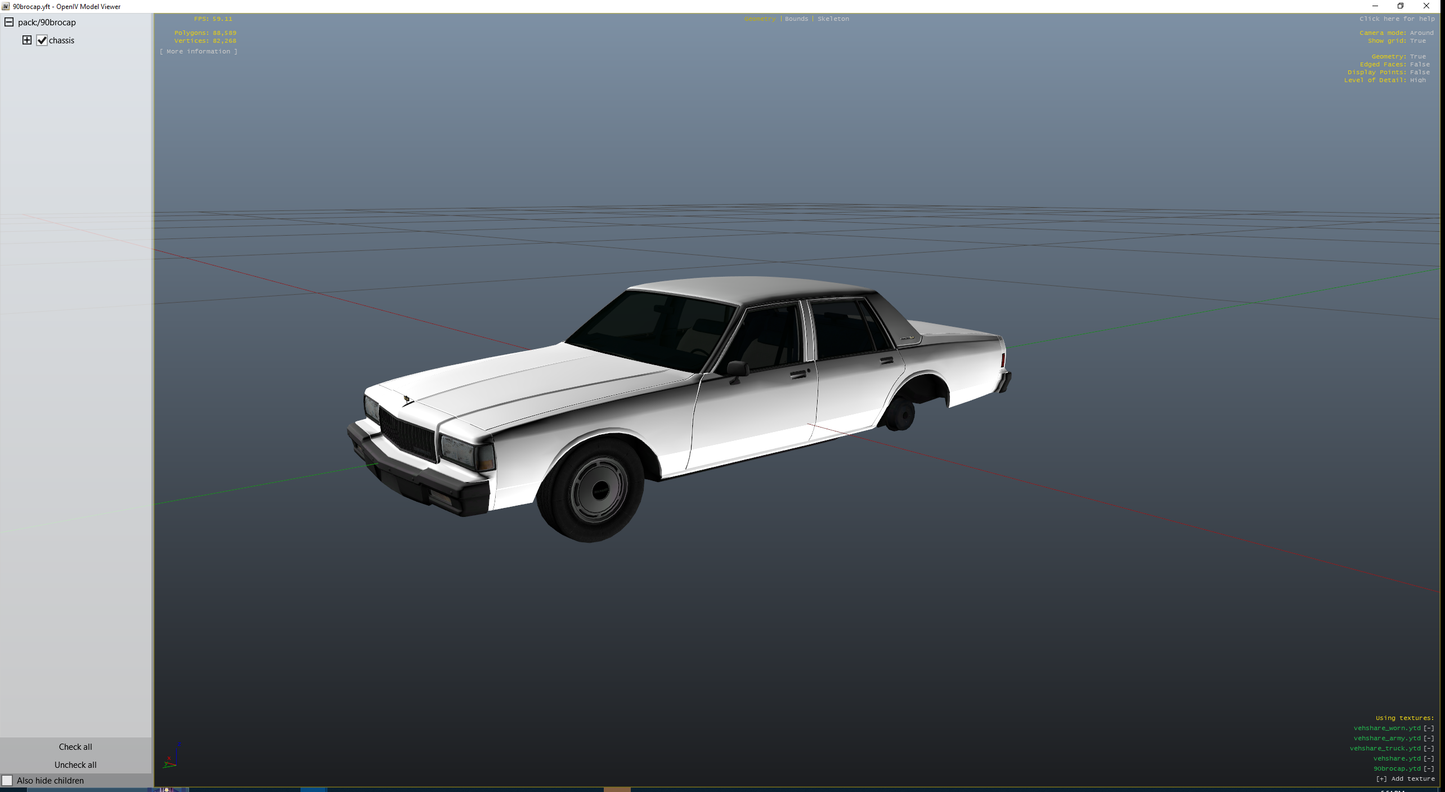Uncheck the chassis visibility checkbox
Viewport: 1445px width, 792px height.
(x=42, y=40)
